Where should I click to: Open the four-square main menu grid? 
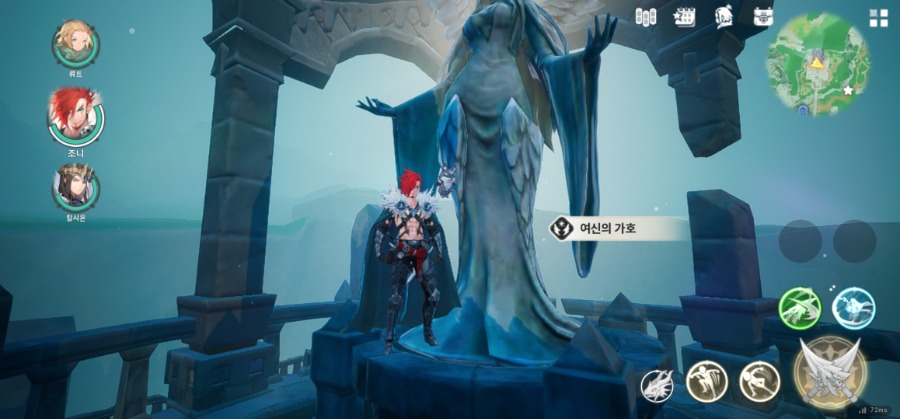click(878, 18)
